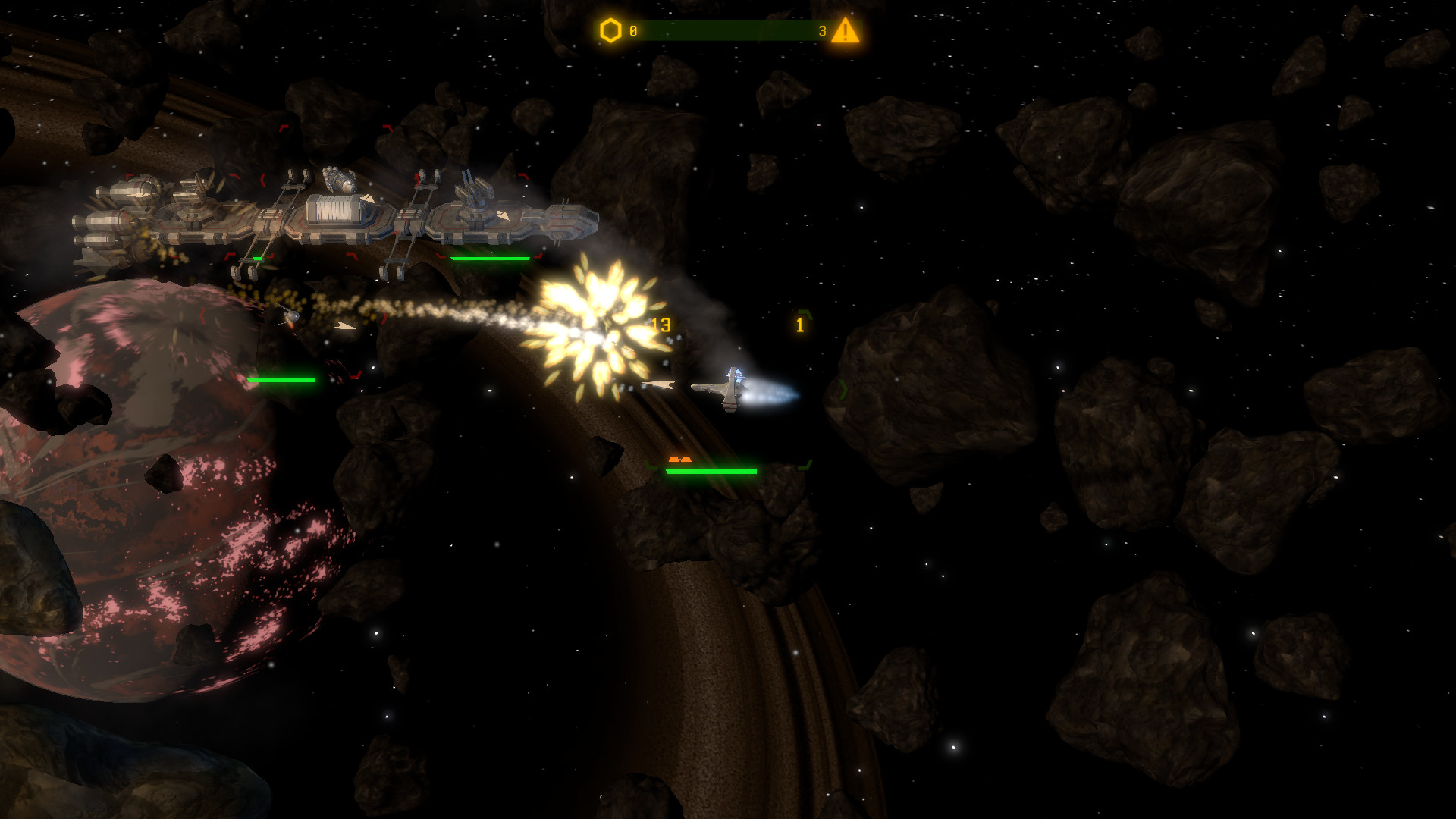Screen dimensions: 1456x819
Task: Toggle the station's green health bar indicator
Action: coord(488,259)
